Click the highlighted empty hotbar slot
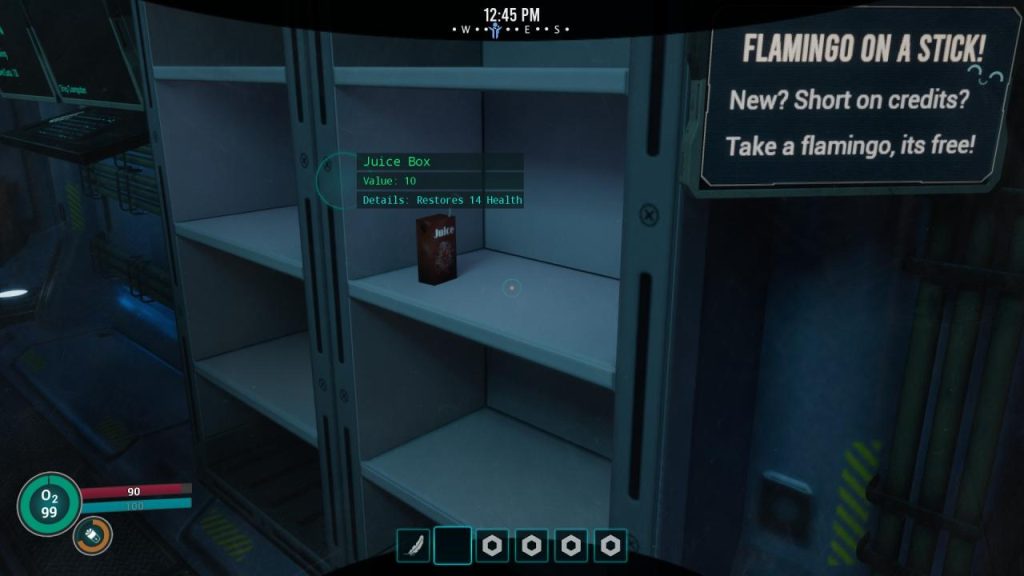1024x576 pixels. tap(452, 545)
